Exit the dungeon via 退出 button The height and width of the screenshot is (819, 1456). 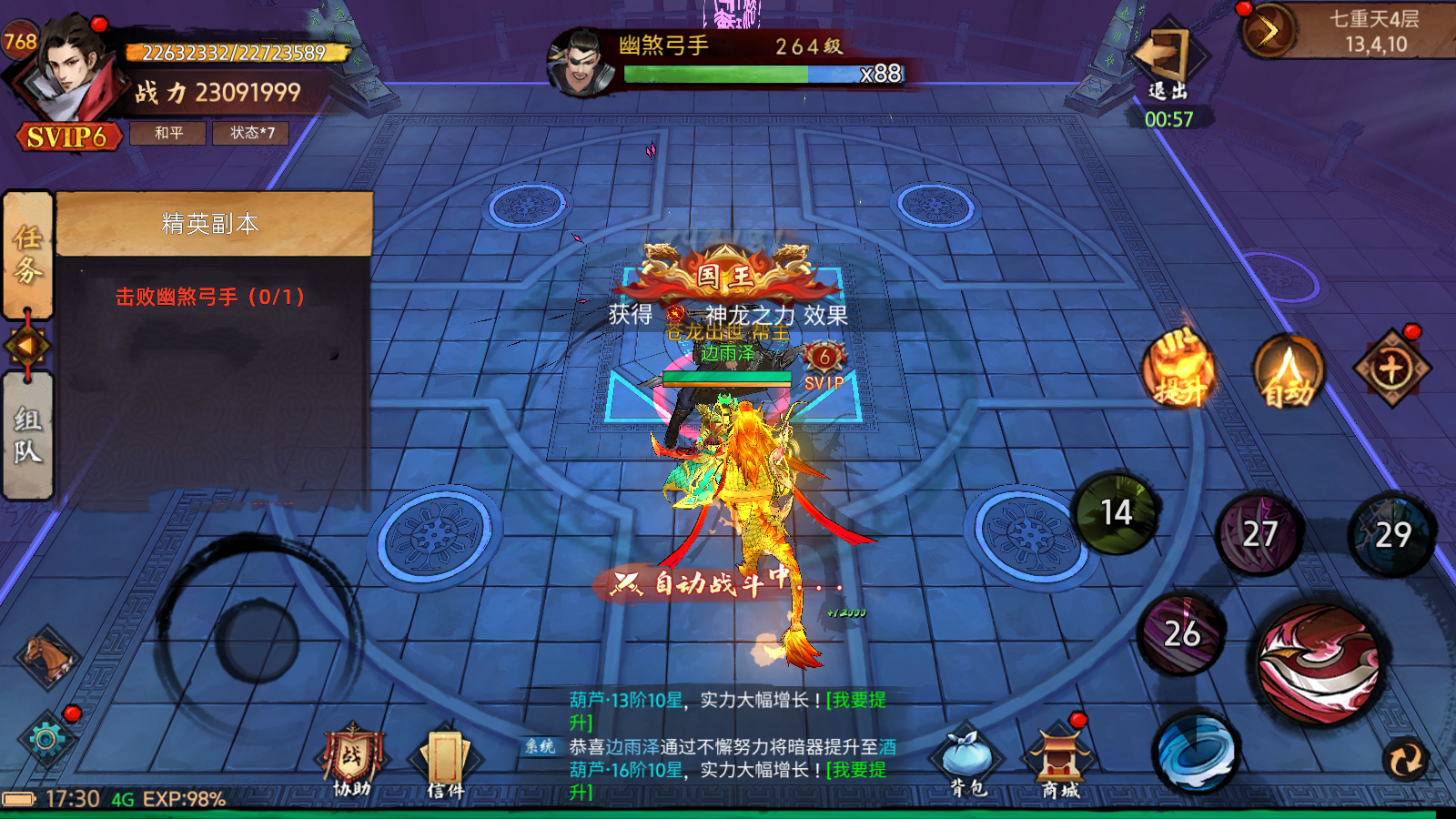[x=1167, y=64]
